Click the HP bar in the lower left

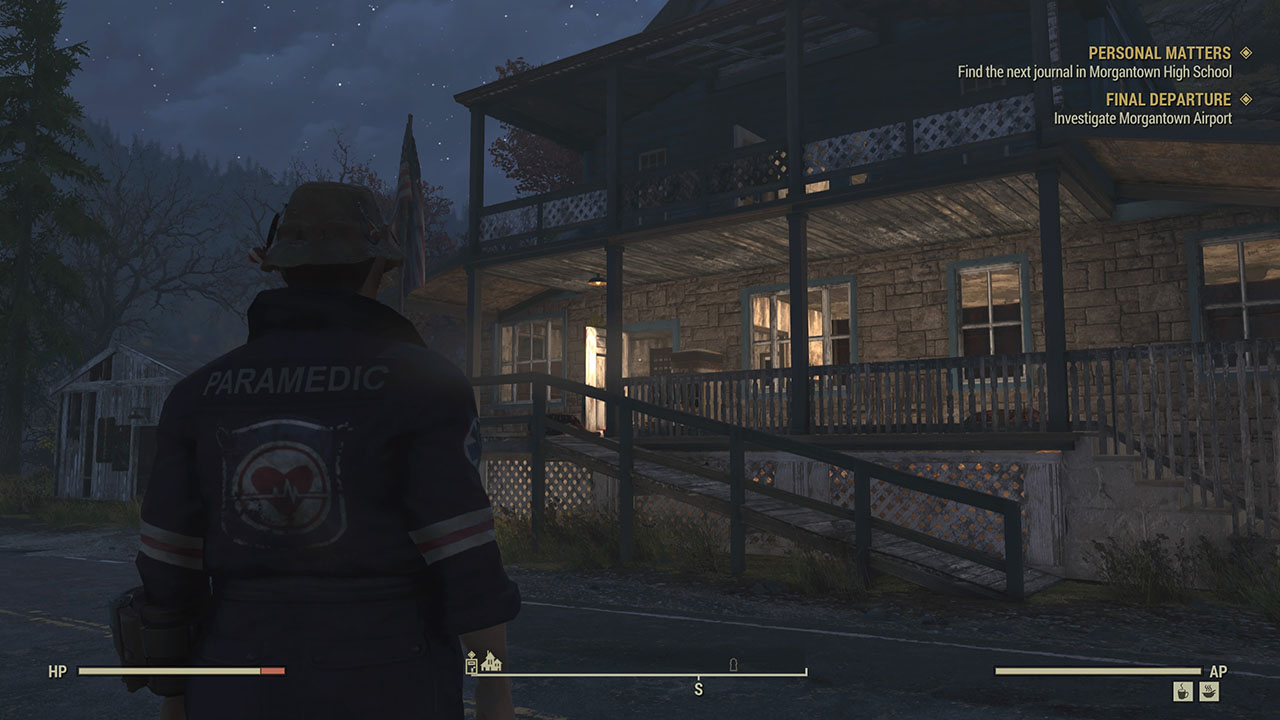[180, 672]
